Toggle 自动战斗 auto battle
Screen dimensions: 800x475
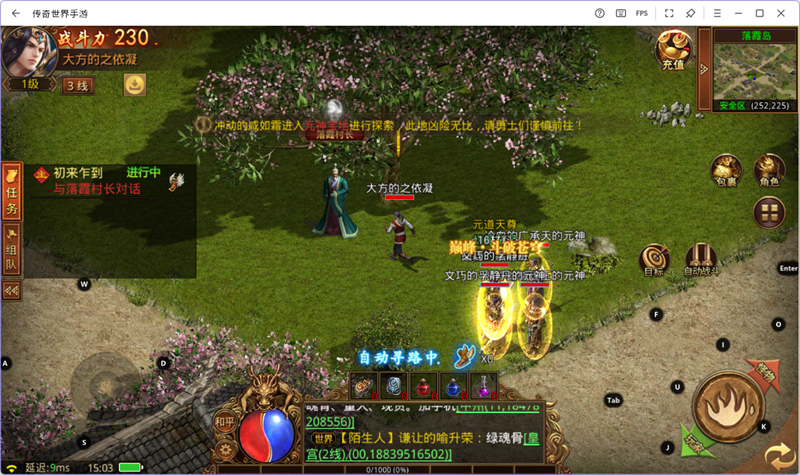701,258
